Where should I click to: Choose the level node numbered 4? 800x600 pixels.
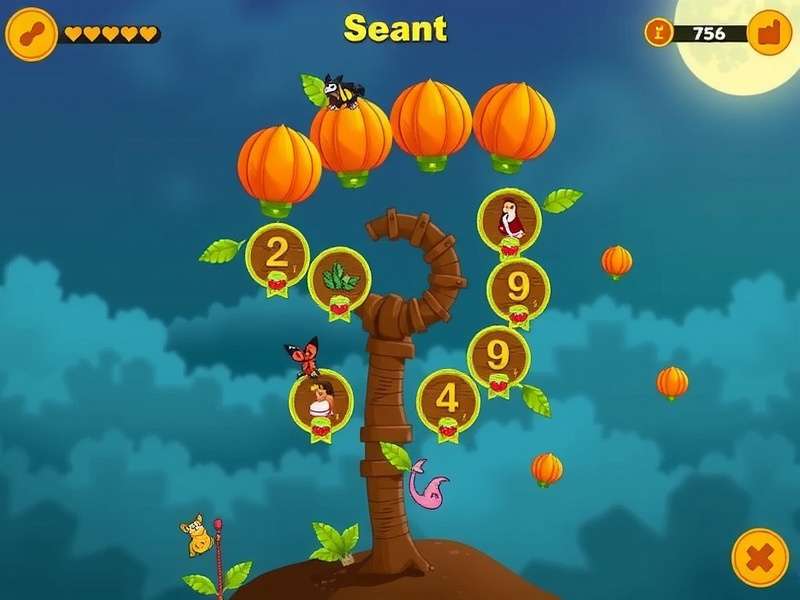tap(447, 399)
